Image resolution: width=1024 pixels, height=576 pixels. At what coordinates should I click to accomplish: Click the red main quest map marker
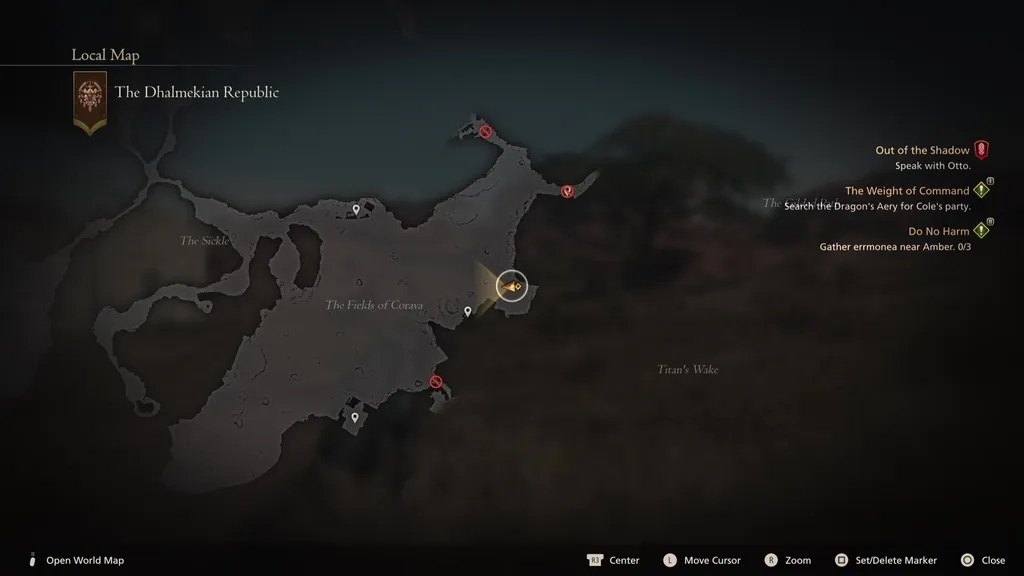pos(567,191)
